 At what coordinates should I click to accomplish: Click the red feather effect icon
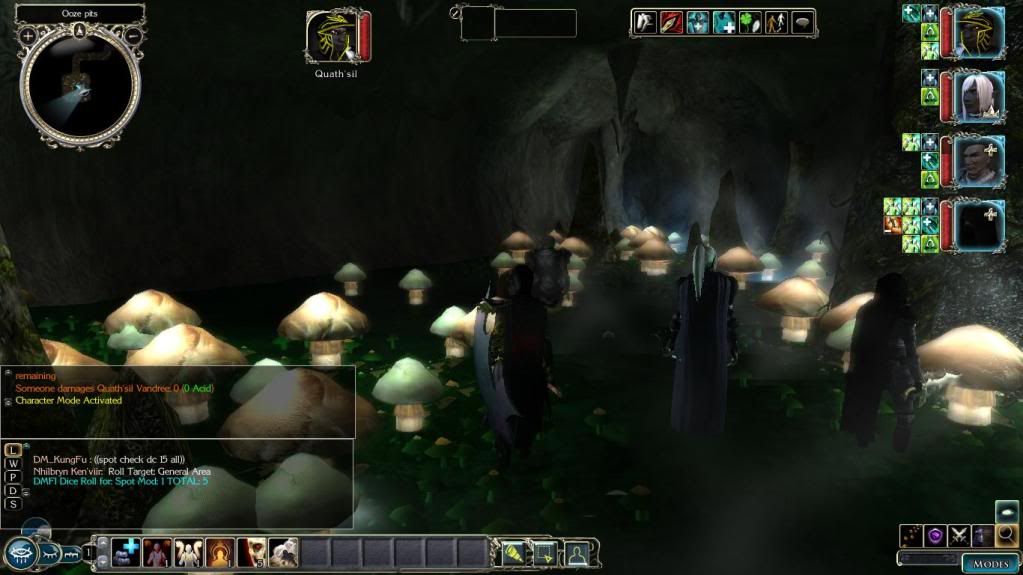tap(671, 23)
